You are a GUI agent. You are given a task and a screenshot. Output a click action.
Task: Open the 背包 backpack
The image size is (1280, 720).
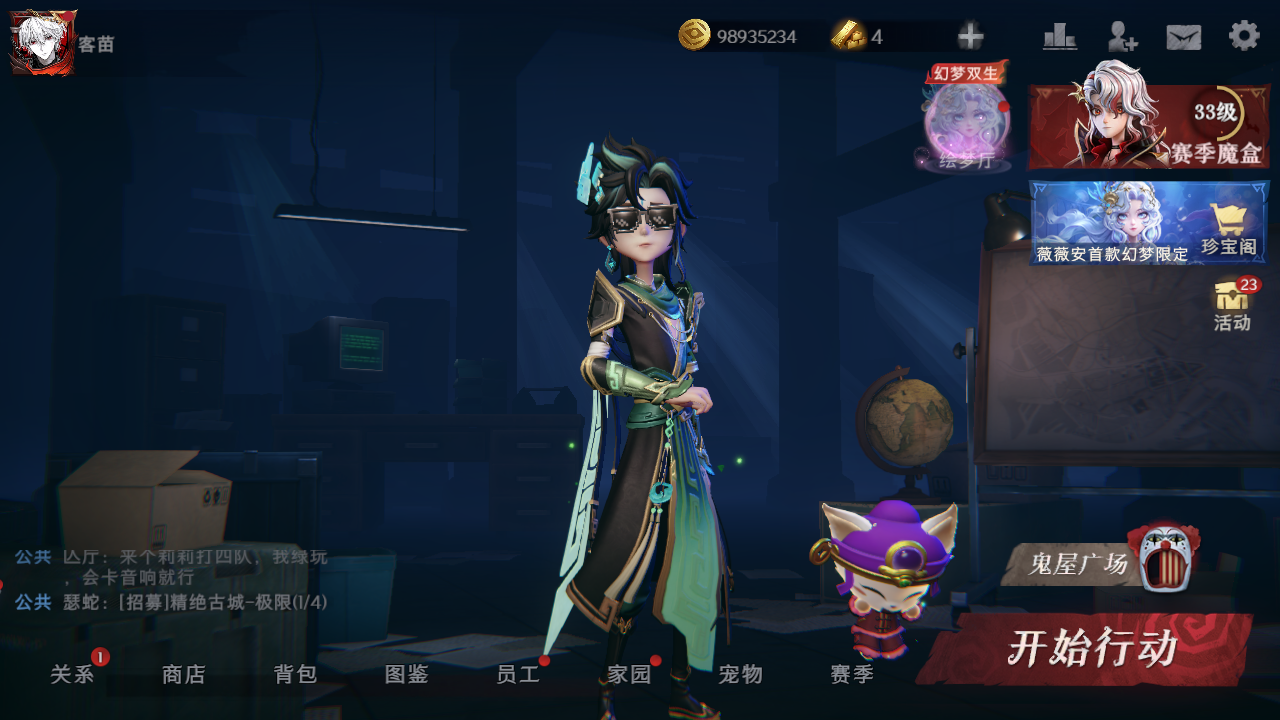[x=296, y=675]
